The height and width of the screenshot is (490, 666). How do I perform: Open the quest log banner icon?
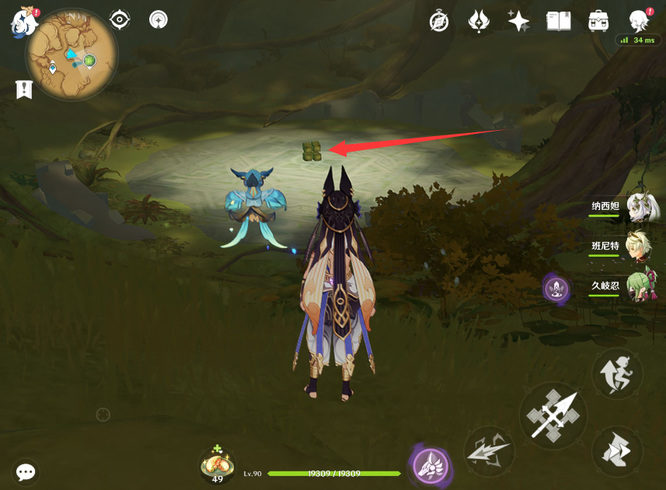[x=22, y=90]
